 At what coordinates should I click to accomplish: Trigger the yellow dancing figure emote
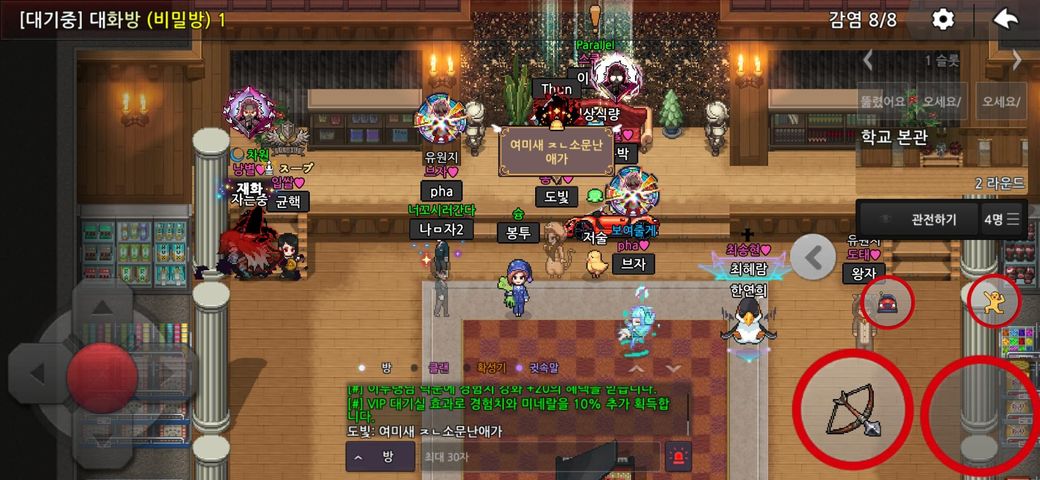tap(993, 301)
